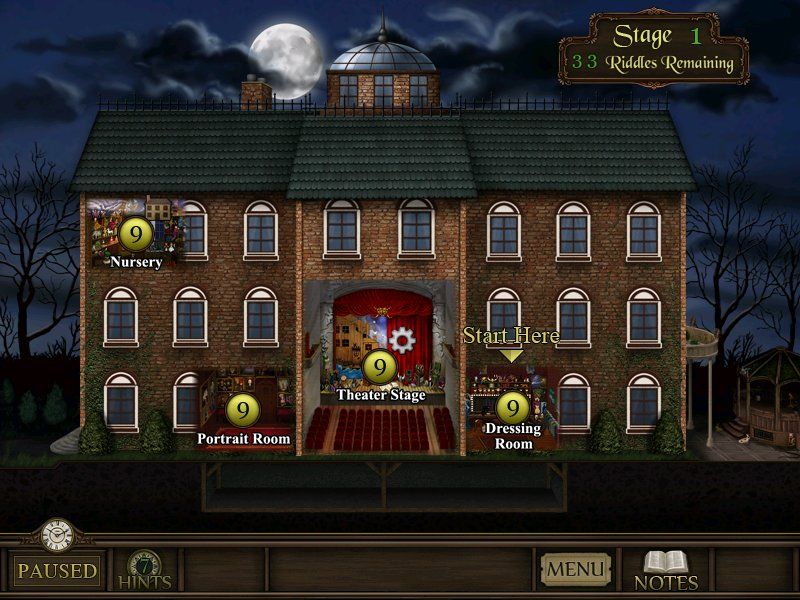Screen dimensions: 800x600
Task: Open the Portrait Room scene
Action: tap(243, 409)
